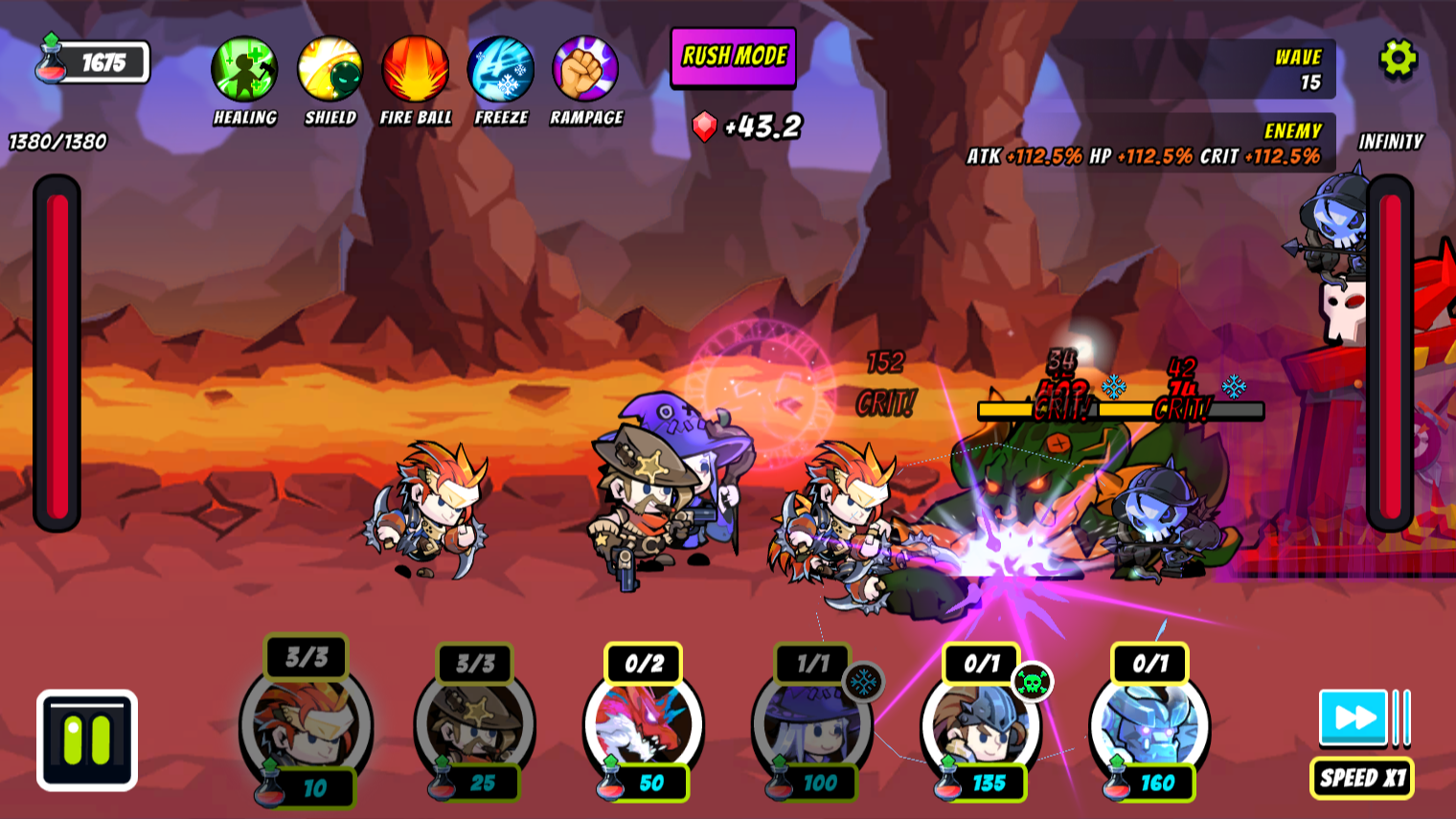Deploy the cowboy gunslinger unit costing 25
This screenshot has width=1456, height=819.
(475, 725)
